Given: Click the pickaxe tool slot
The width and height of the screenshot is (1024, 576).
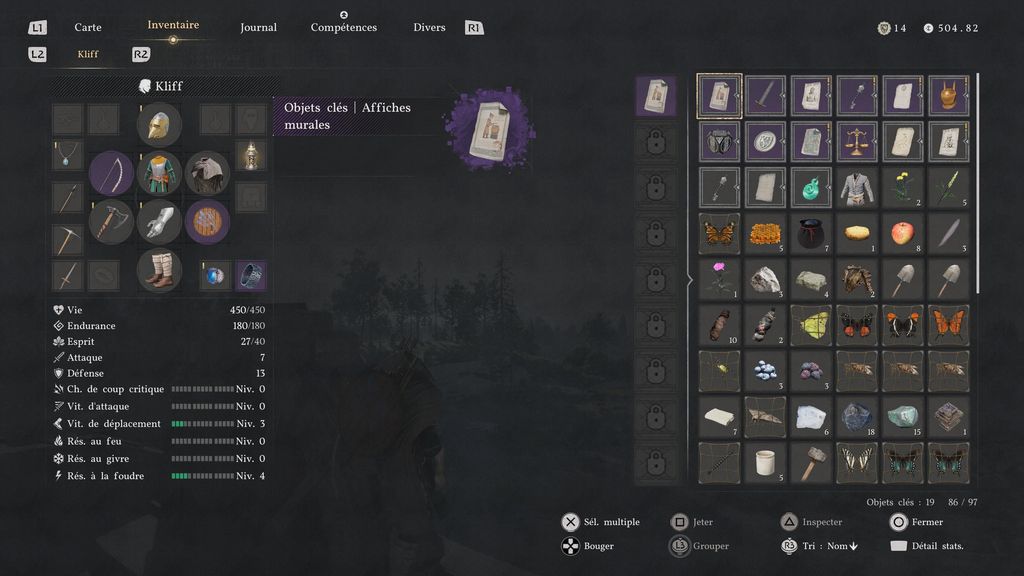Looking at the screenshot, I should 67,240.
